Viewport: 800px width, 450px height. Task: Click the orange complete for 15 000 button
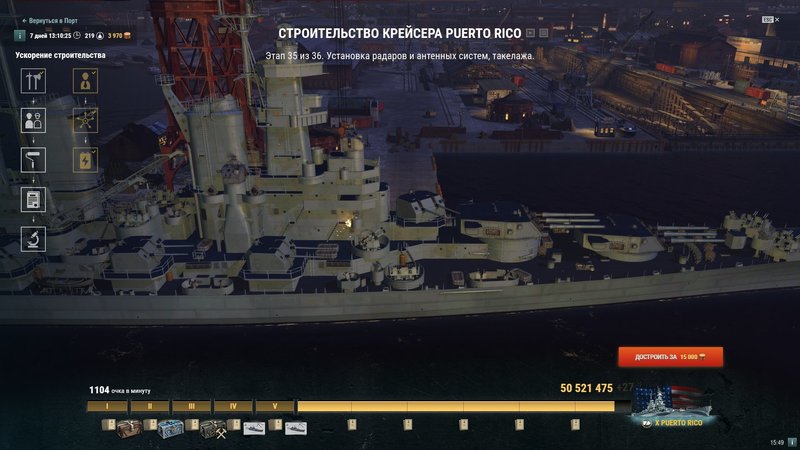pyautogui.click(x=670, y=356)
